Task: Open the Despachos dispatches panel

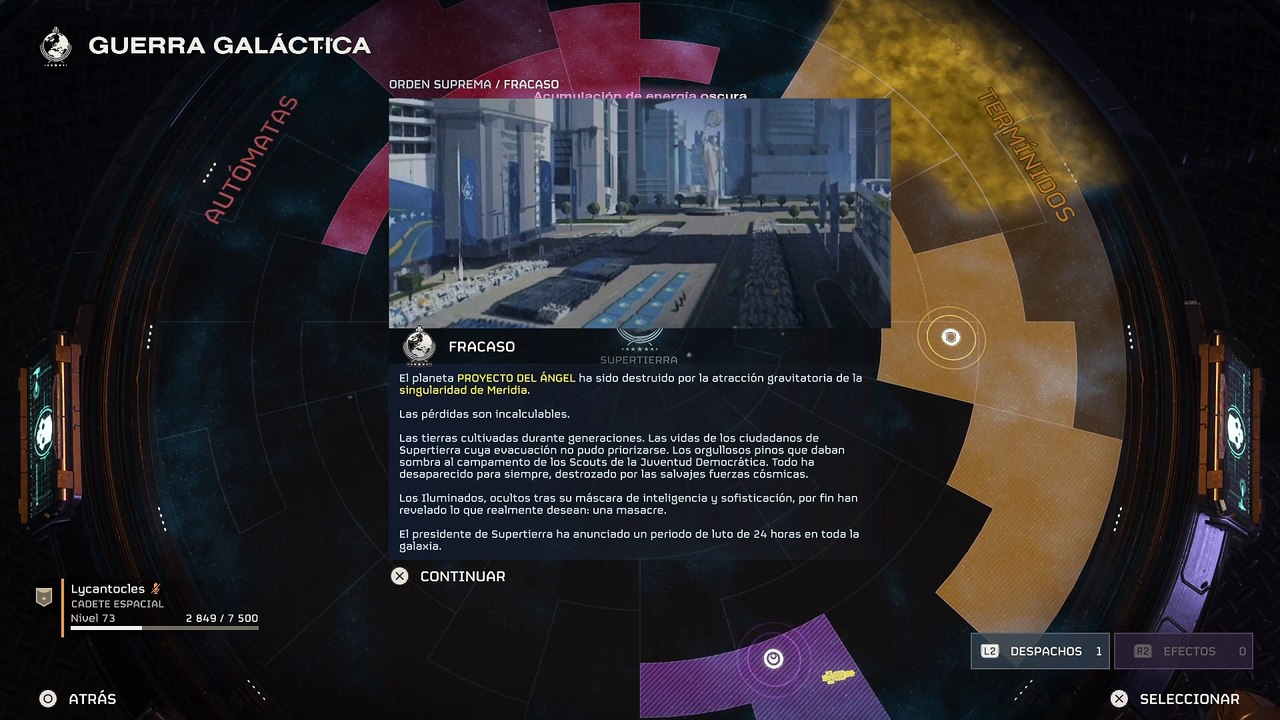Action: [1040, 651]
